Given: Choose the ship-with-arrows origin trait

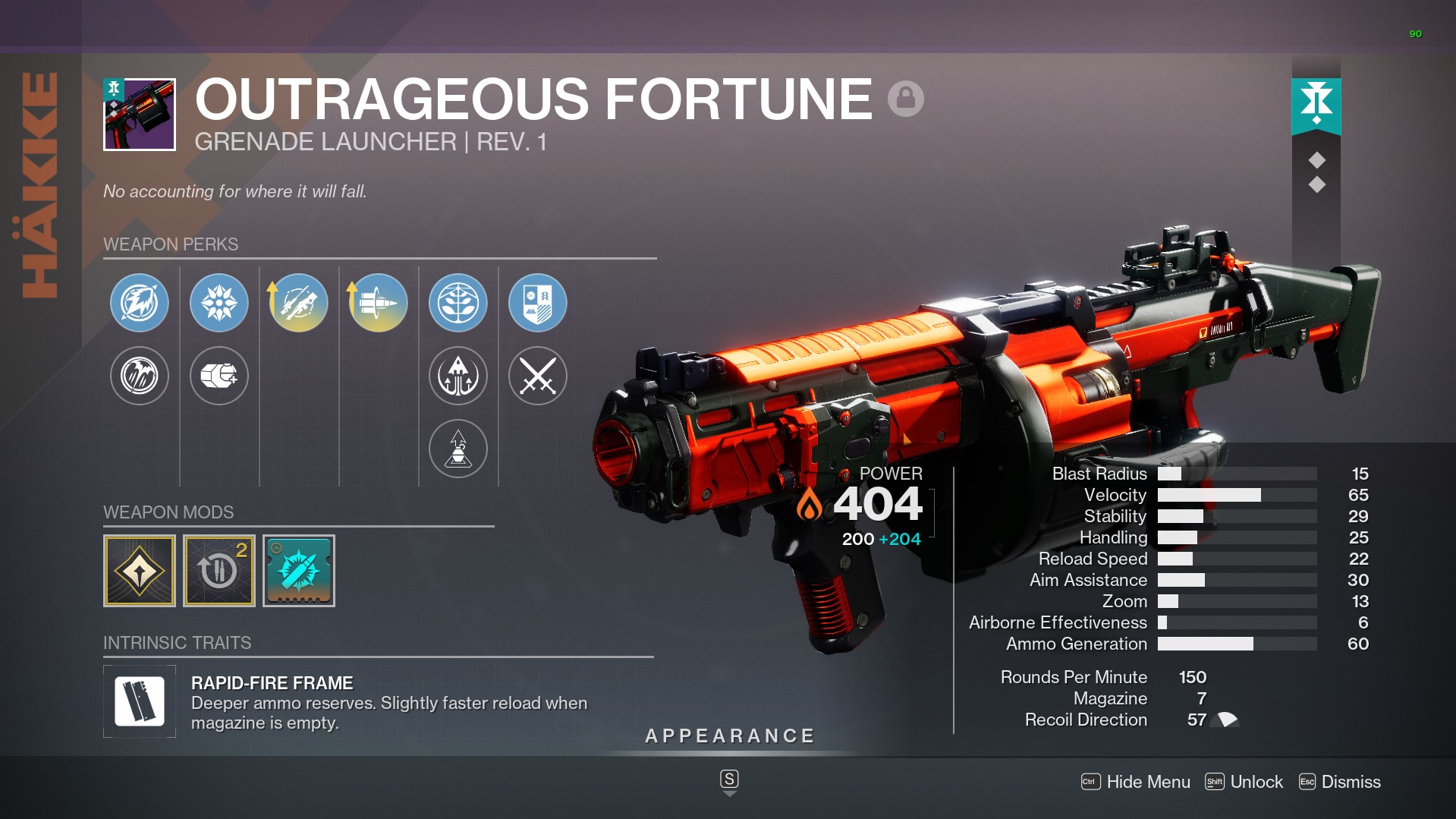Looking at the screenshot, I should (x=458, y=376).
